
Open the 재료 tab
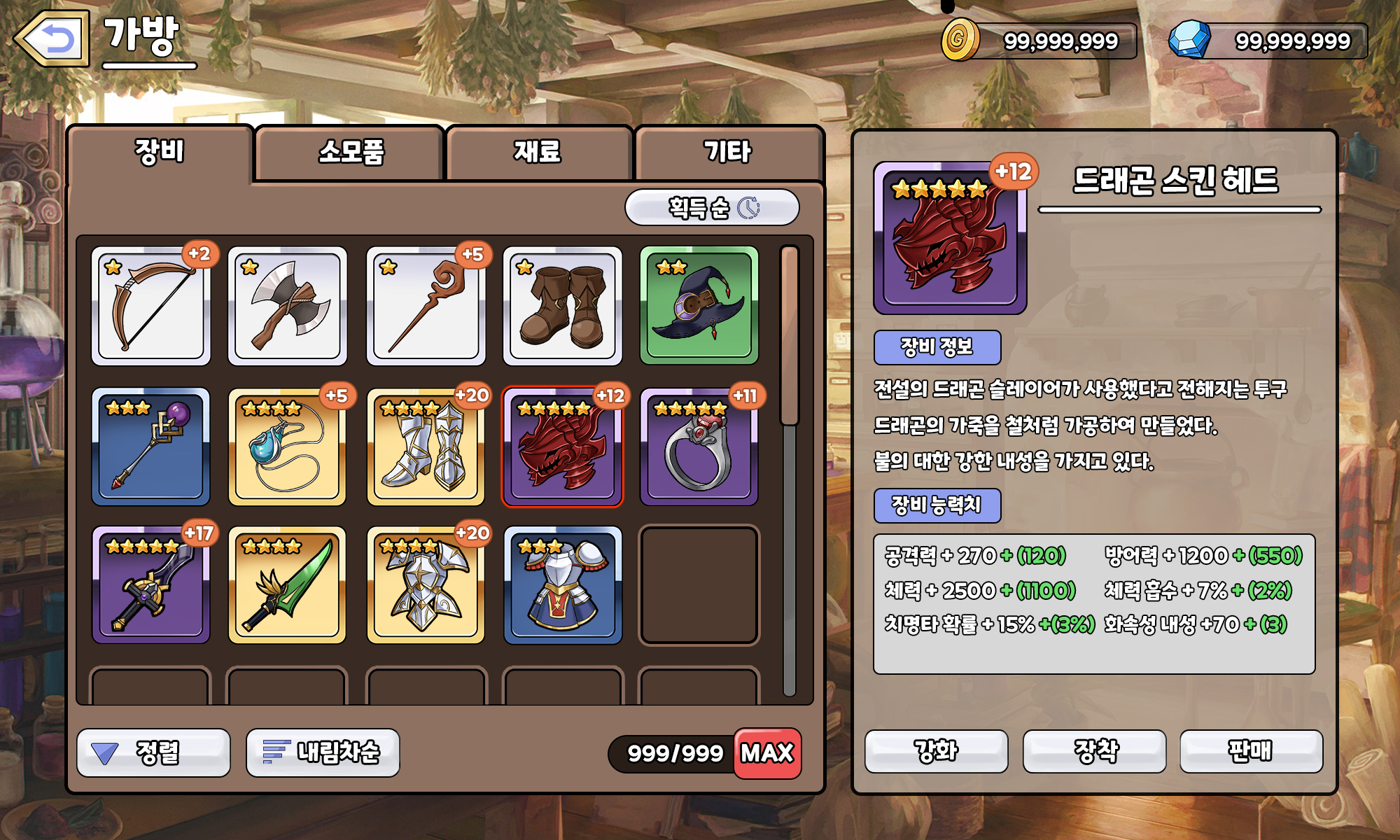tap(538, 152)
